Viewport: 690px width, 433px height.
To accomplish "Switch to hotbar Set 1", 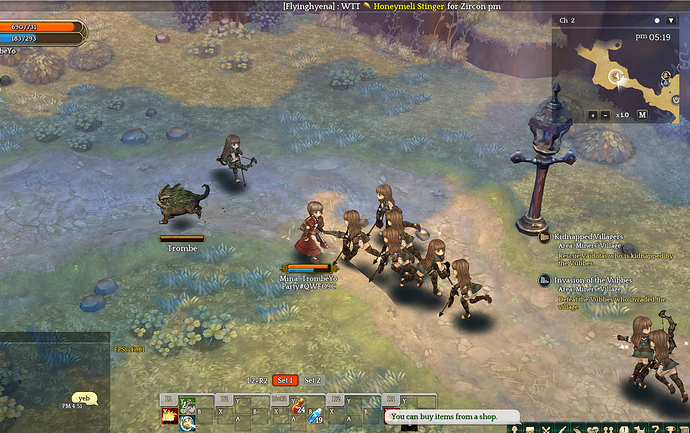I will click(286, 380).
